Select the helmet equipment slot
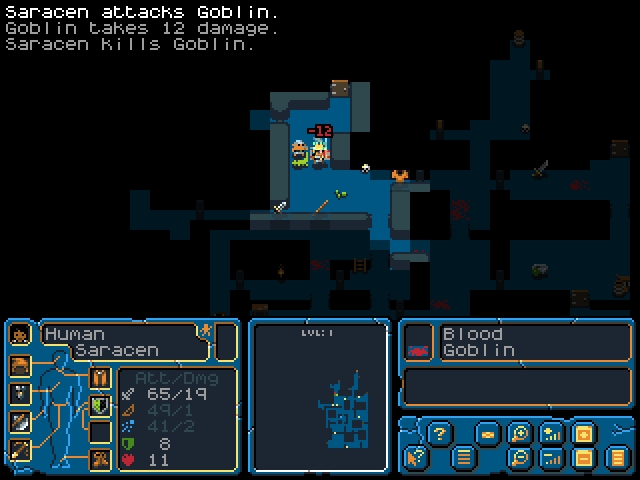This screenshot has height=480, width=640. (x=20, y=365)
